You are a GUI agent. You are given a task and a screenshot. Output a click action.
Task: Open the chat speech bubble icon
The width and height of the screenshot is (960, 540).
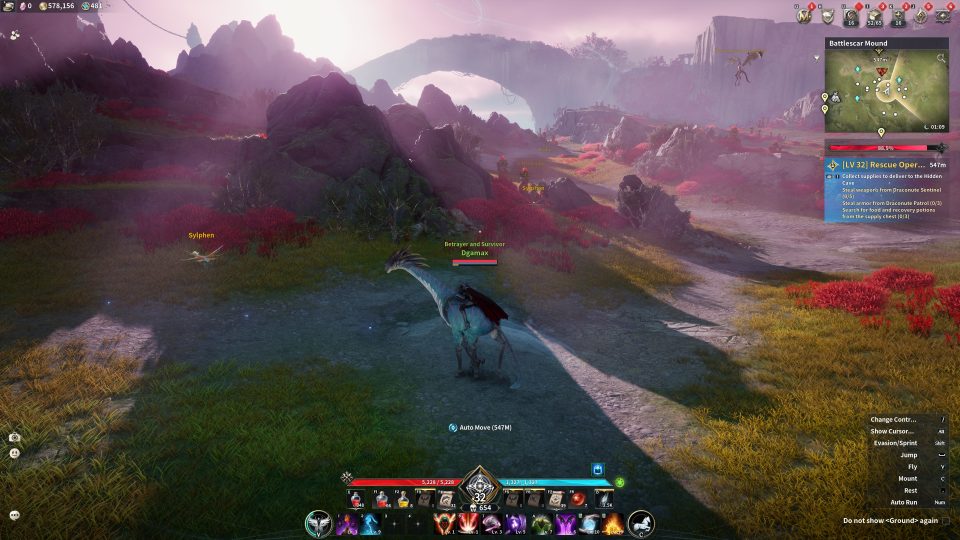coord(15,515)
